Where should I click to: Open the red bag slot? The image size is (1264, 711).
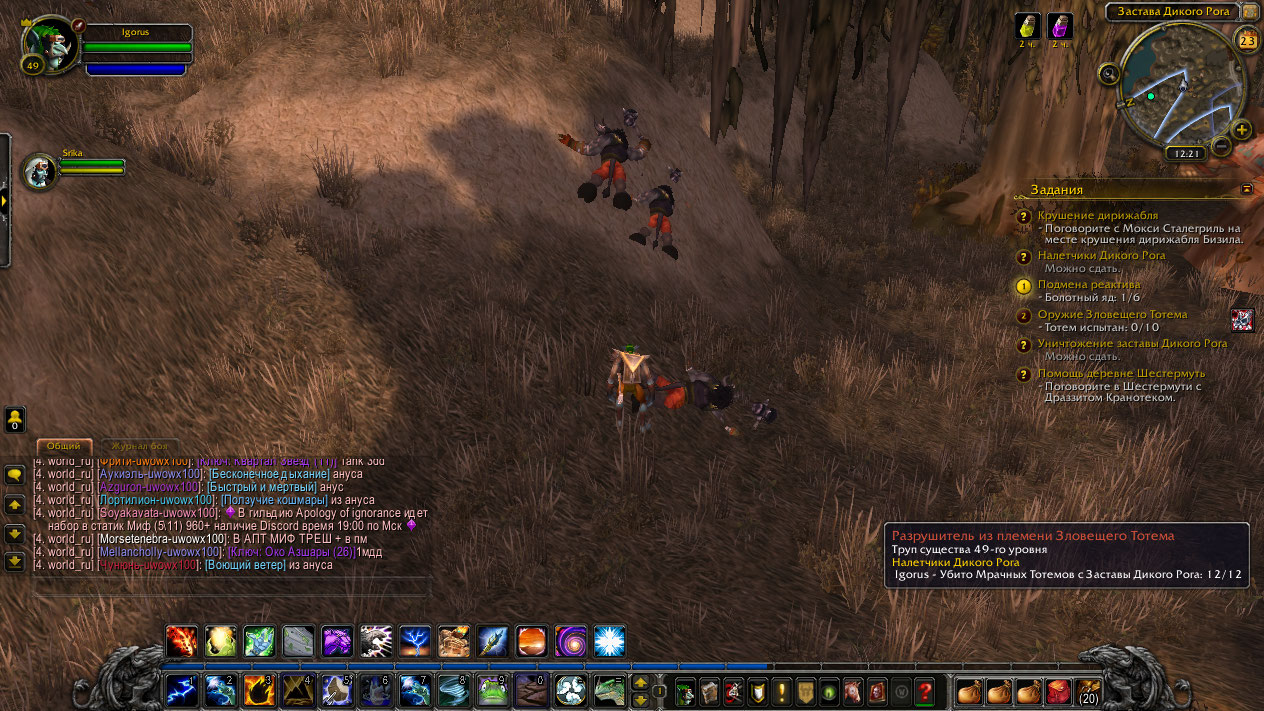coord(1058,691)
